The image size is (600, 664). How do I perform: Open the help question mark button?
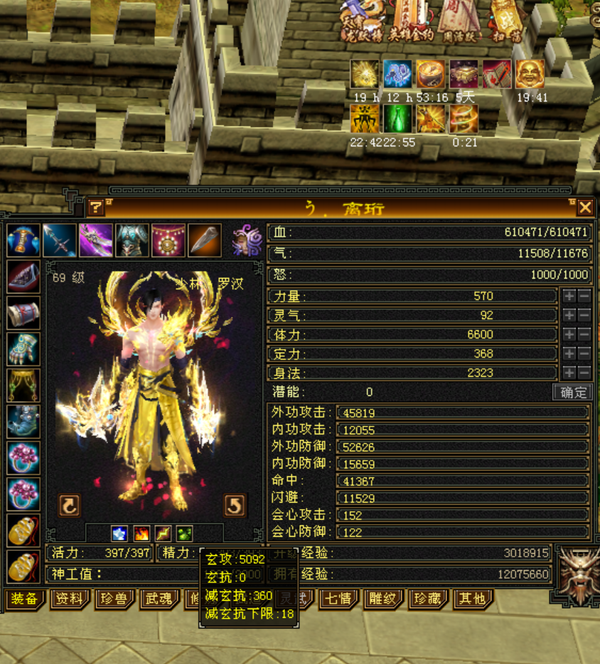pos(96,208)
